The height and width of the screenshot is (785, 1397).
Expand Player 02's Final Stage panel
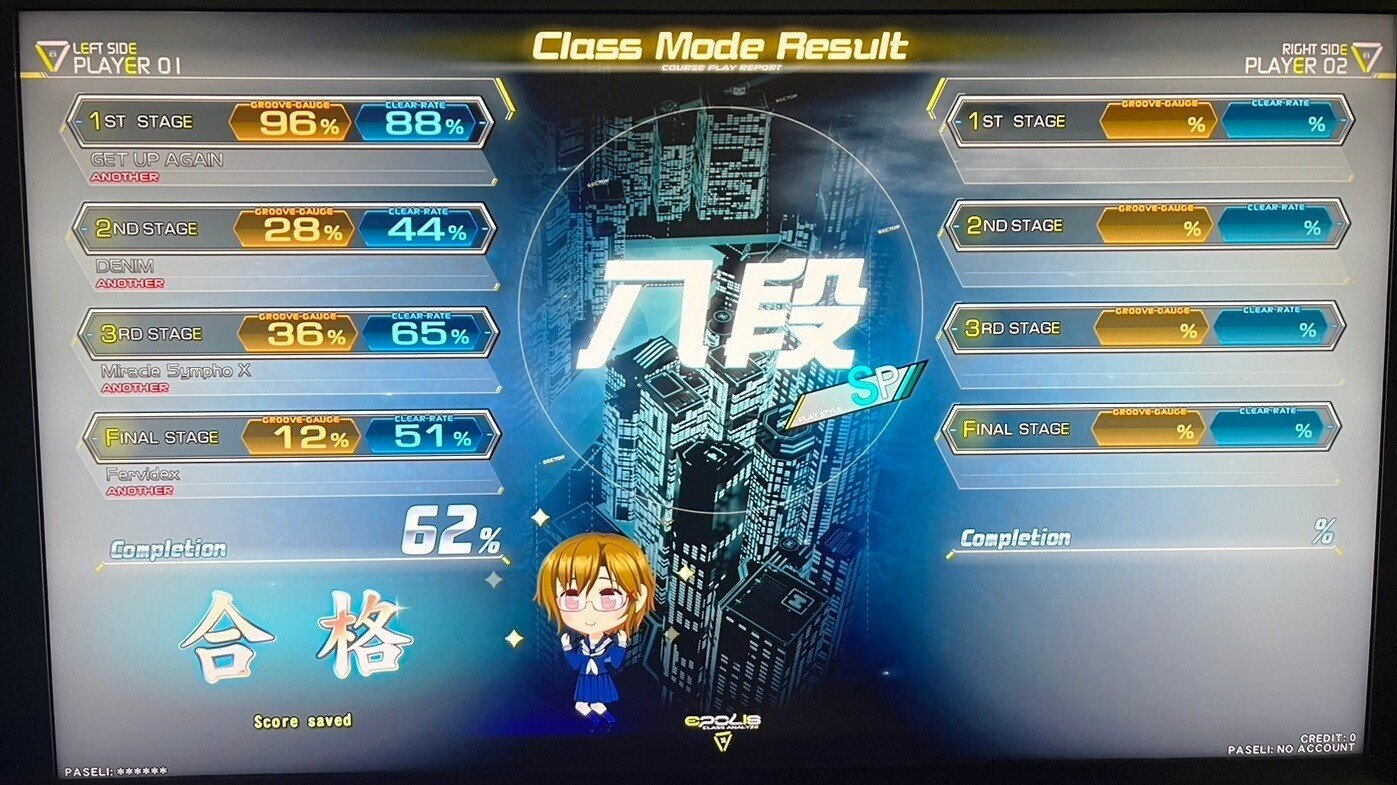[1140, 428]
